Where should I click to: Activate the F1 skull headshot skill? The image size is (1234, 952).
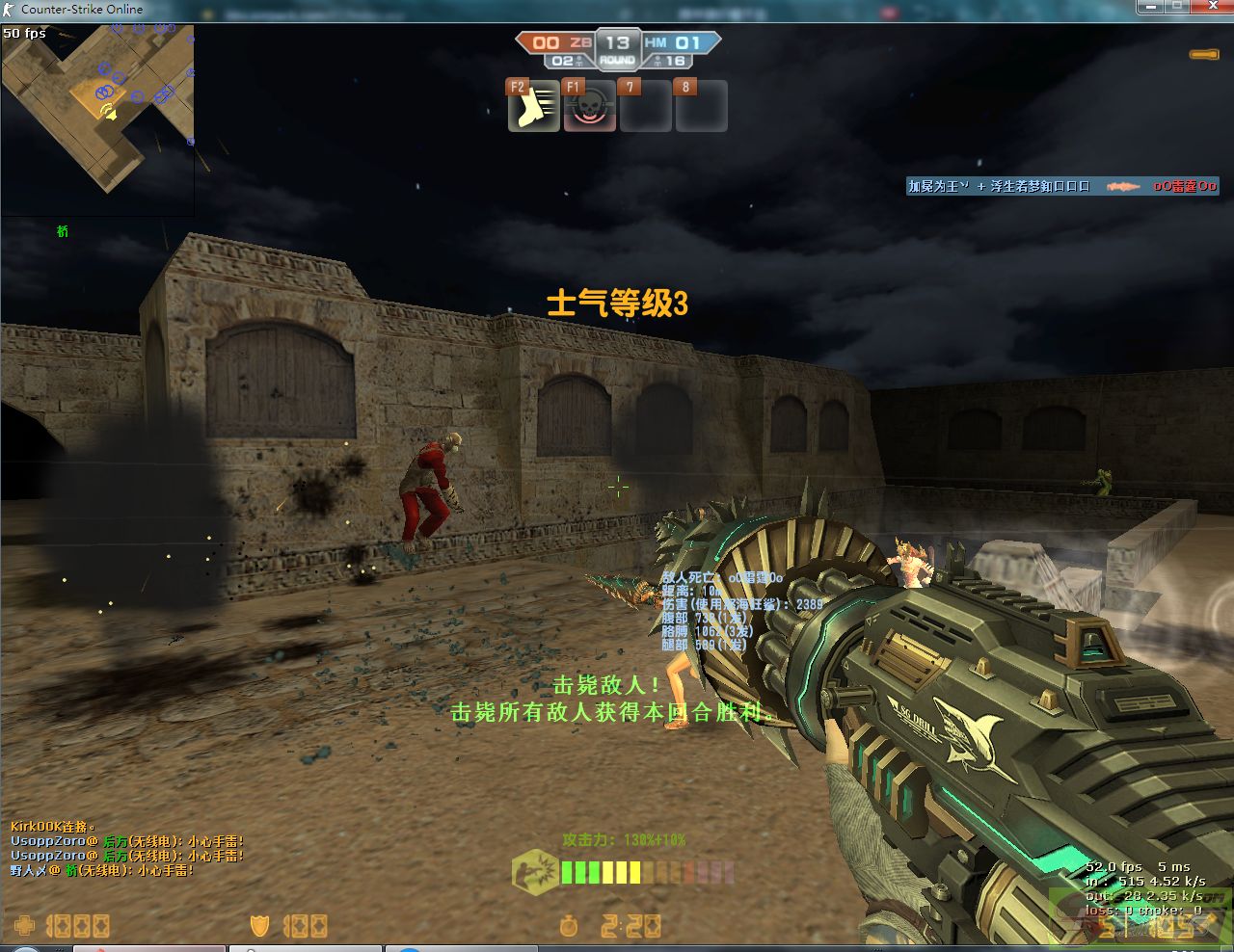point(590,107)
